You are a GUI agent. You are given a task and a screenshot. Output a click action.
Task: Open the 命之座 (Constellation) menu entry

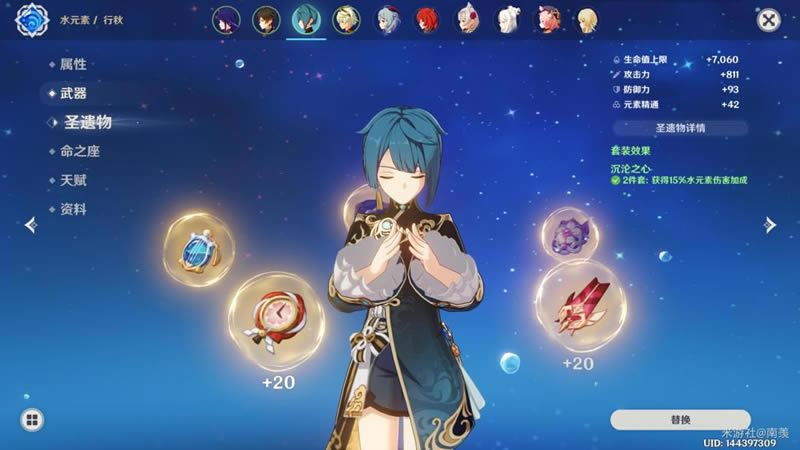80,151
